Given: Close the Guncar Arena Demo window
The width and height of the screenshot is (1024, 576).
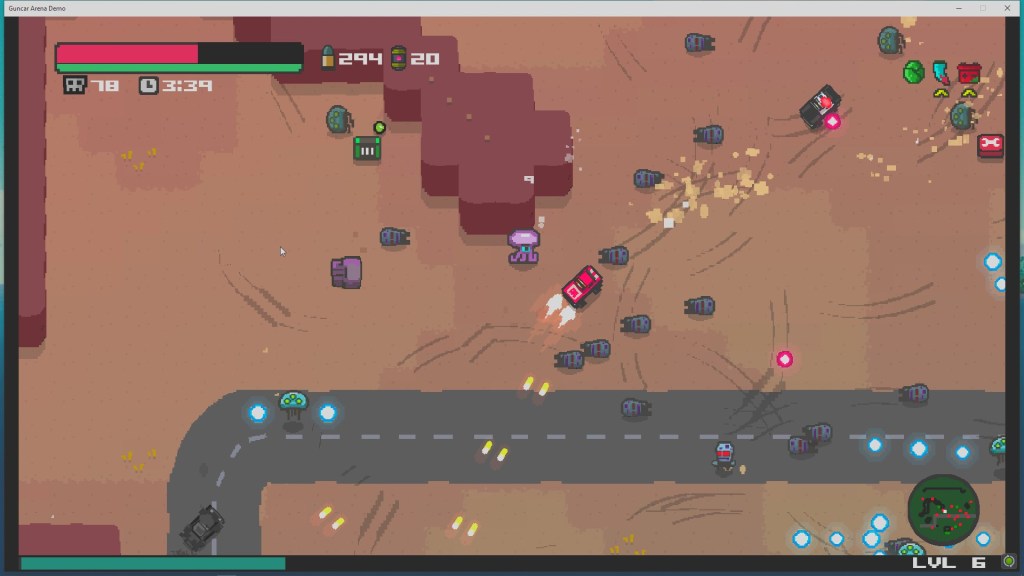Looking at the screenshot, I should [1008, 8].
